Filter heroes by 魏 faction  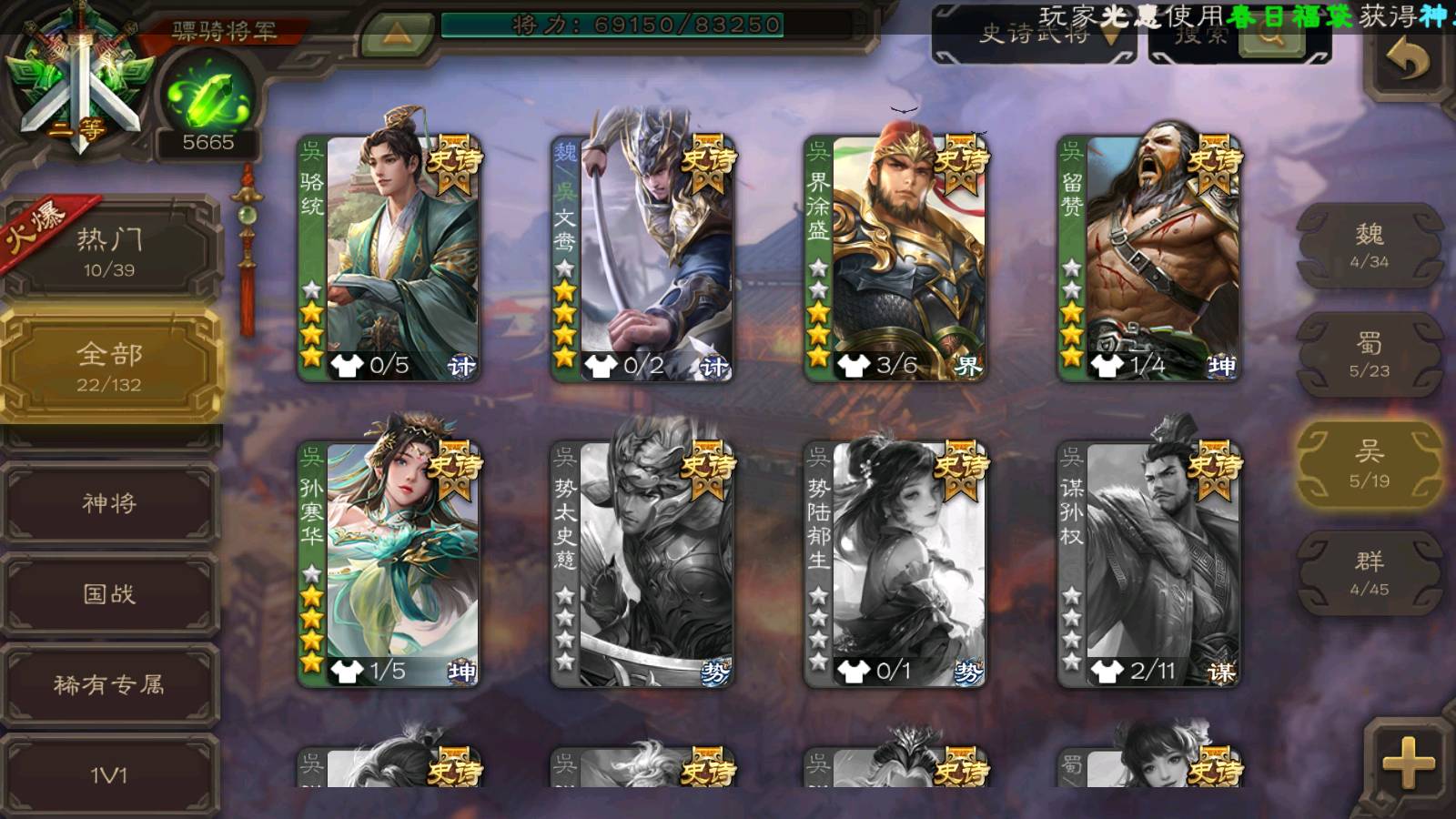point(1369,246)
